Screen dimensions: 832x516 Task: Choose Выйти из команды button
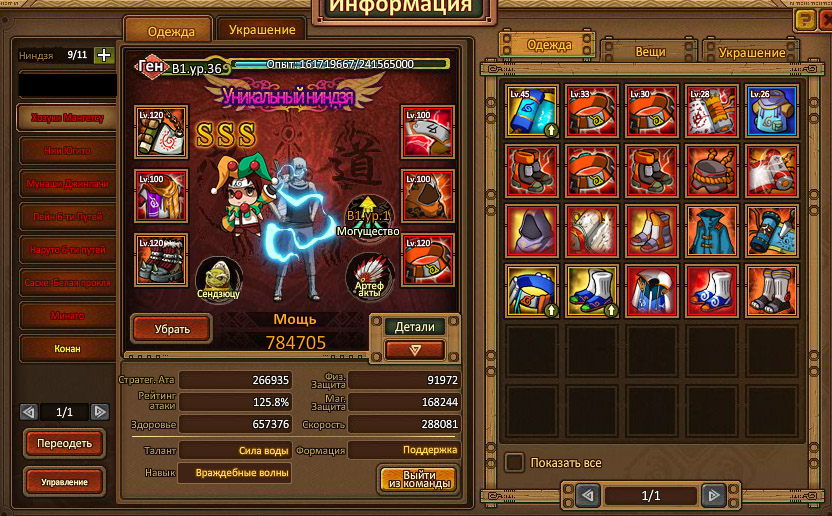point(418,479)
